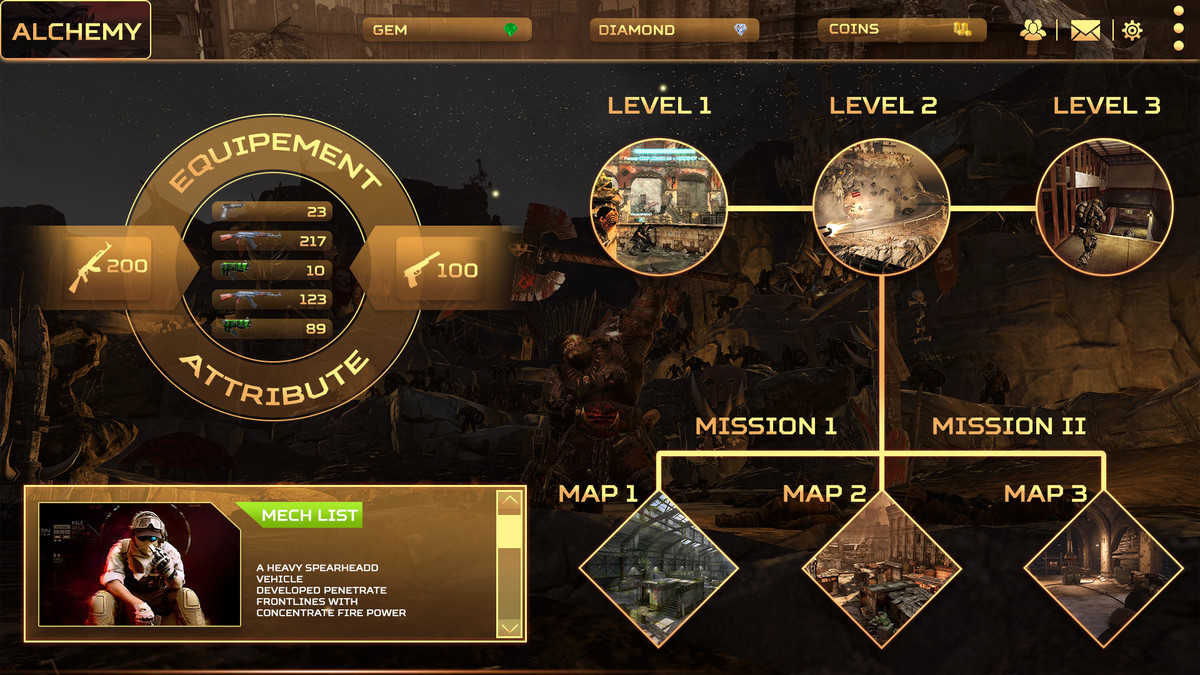Open the mail envelope icon
This screenshot has height=675, width=1200.
(1085, 30)
